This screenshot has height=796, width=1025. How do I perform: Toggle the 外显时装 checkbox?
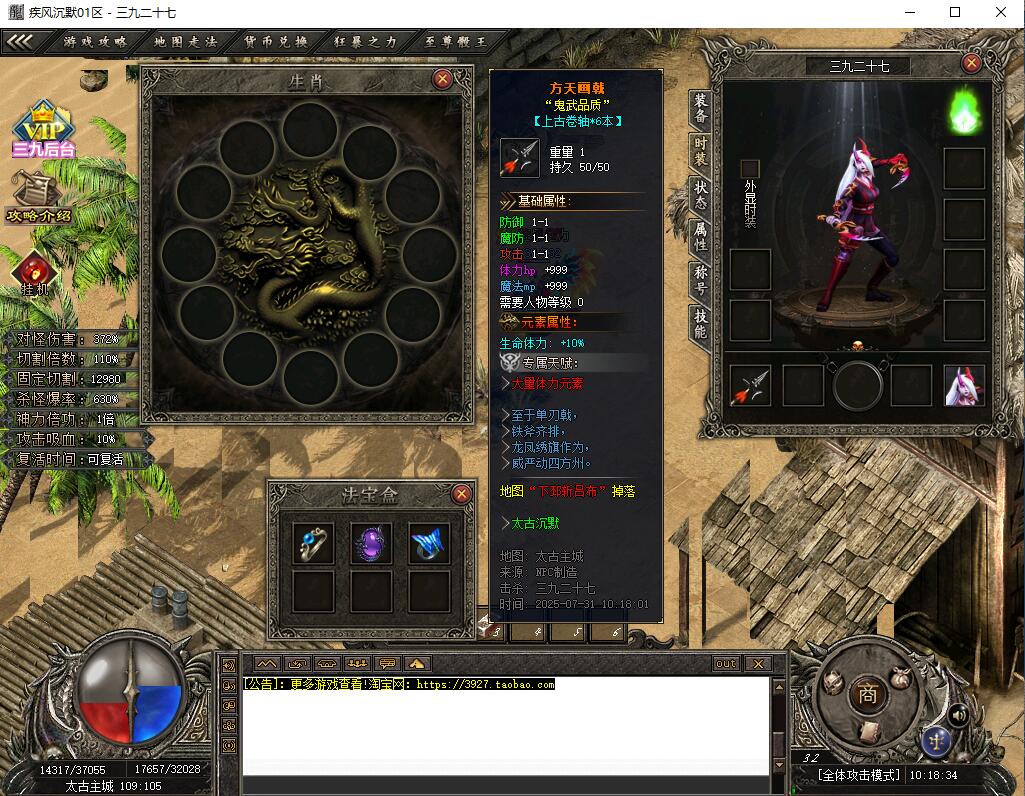click(x=750, y=168)
